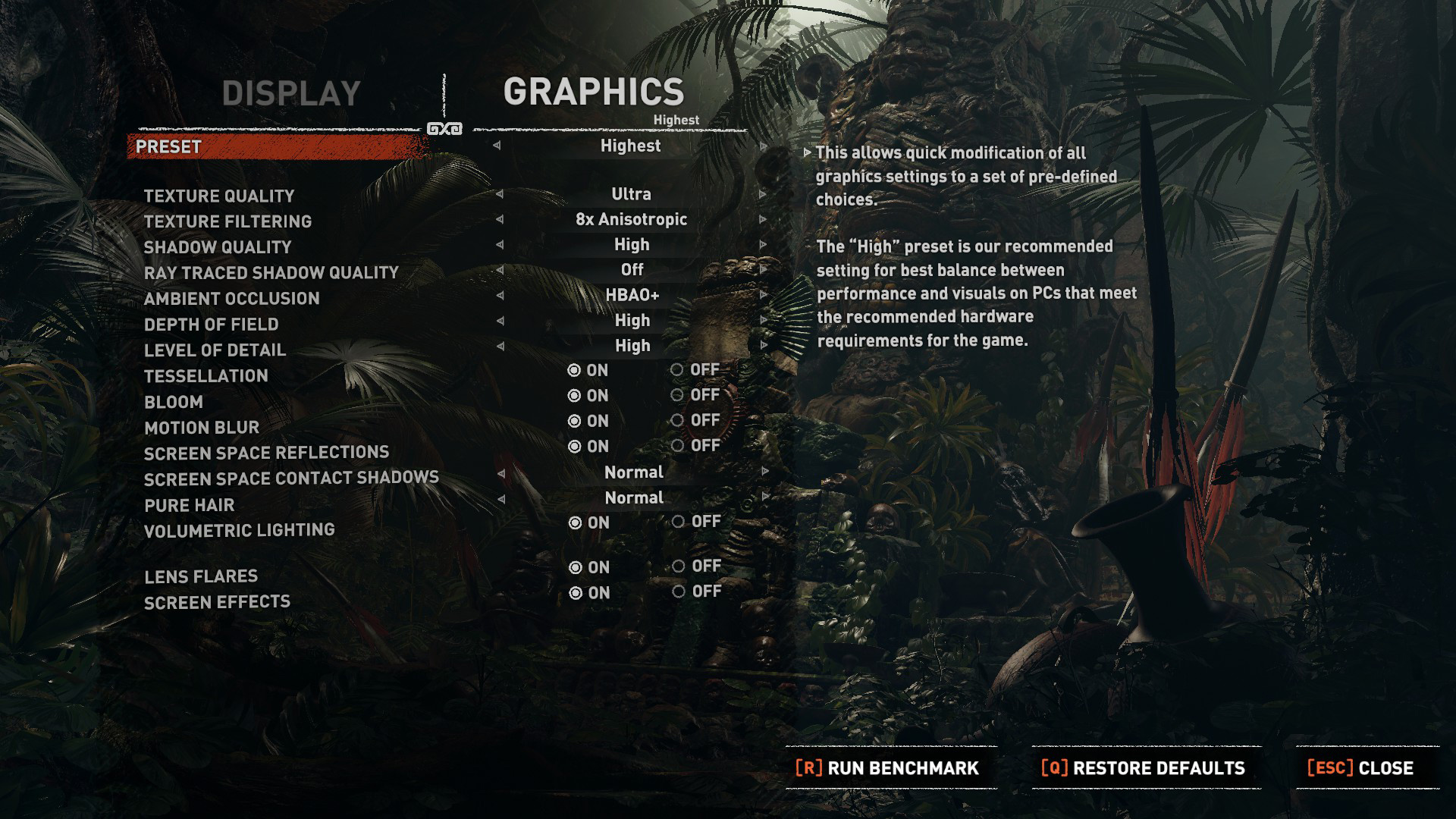The image size is (1456, 819).
Task: Switch to the Display tab
Action: coord(291,94)
